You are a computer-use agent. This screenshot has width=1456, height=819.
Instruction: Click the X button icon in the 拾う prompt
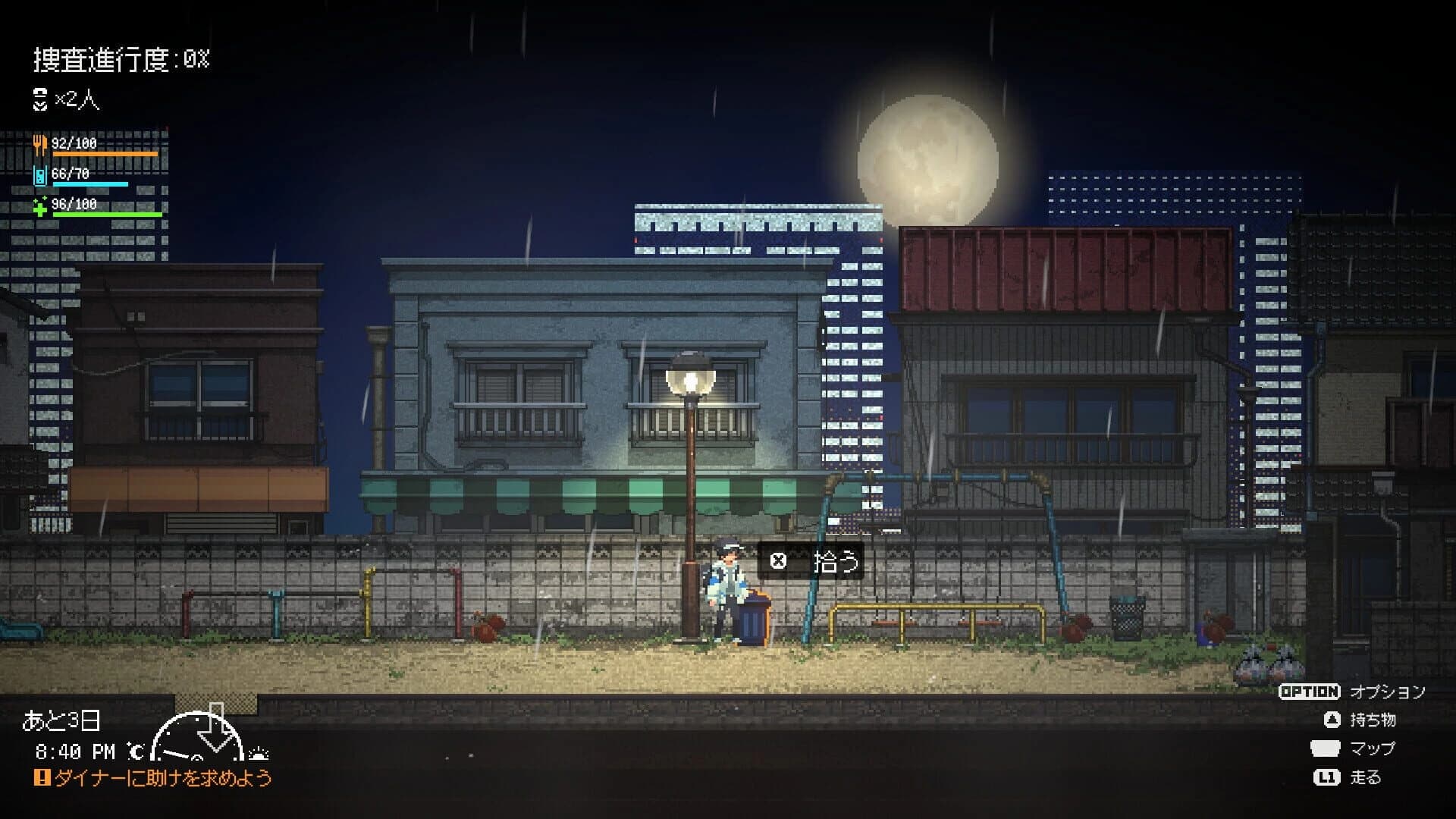pyautogui.click(x=780, y=562)
